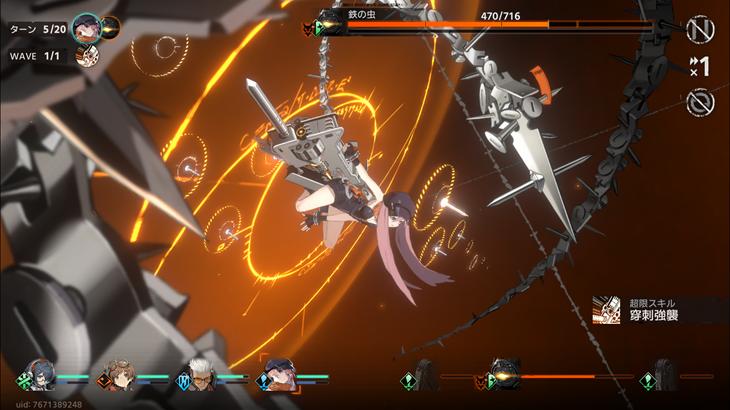The width and height of the screenshot is (730, 410).
Task: Select the dark-haired party member portrait with glasses
Action: point(41,375)
